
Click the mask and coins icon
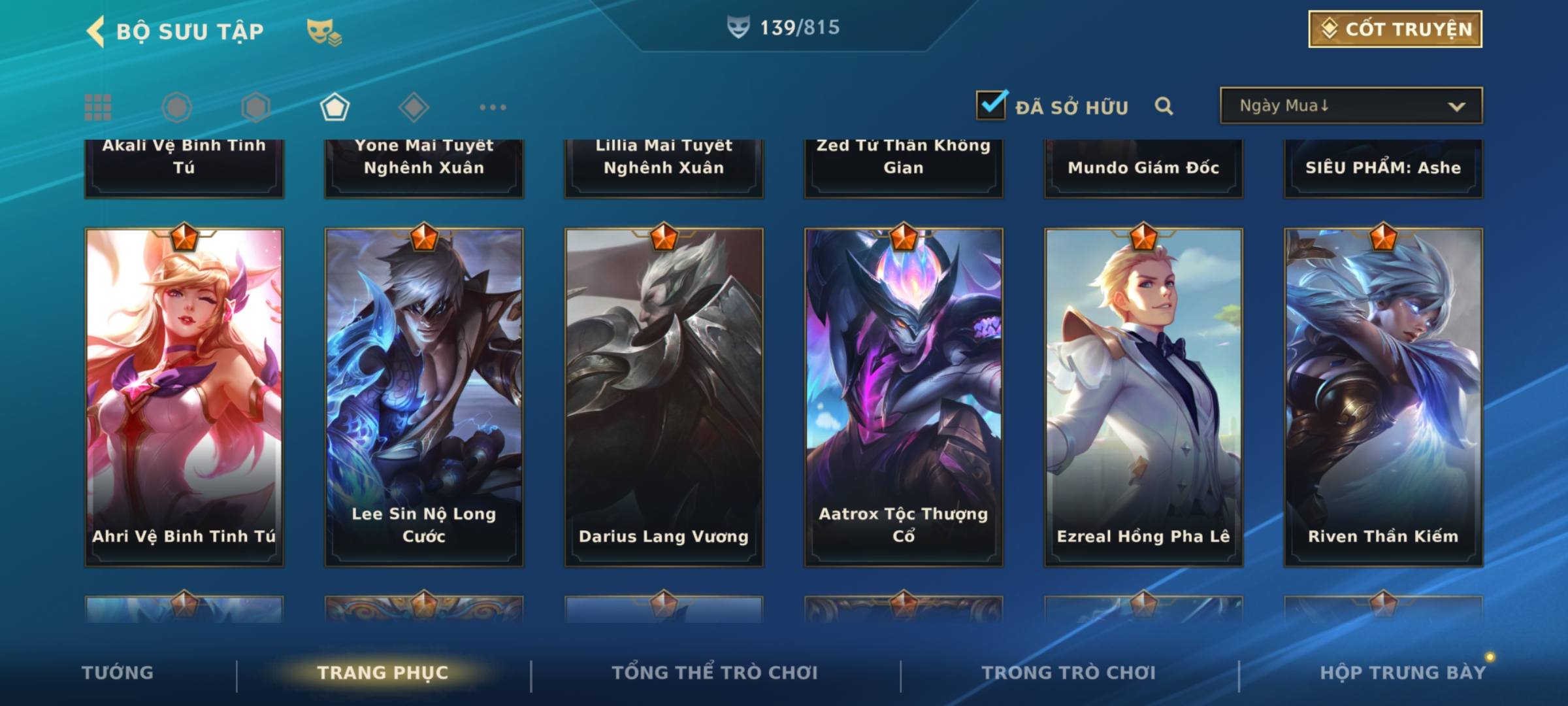pos(323,32)
